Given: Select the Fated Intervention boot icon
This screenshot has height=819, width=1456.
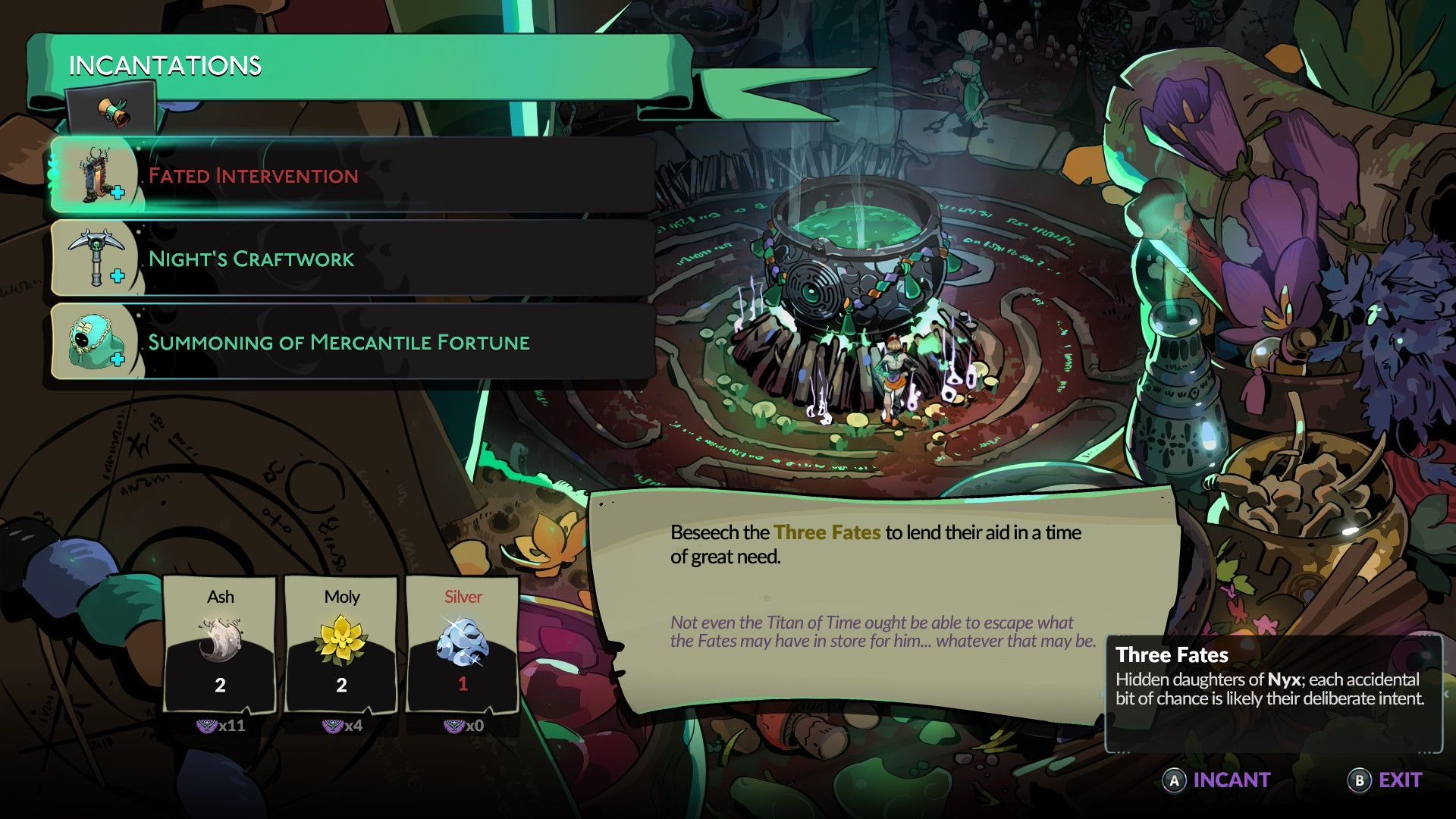Looking at the screenshot, I should [95, 176].
